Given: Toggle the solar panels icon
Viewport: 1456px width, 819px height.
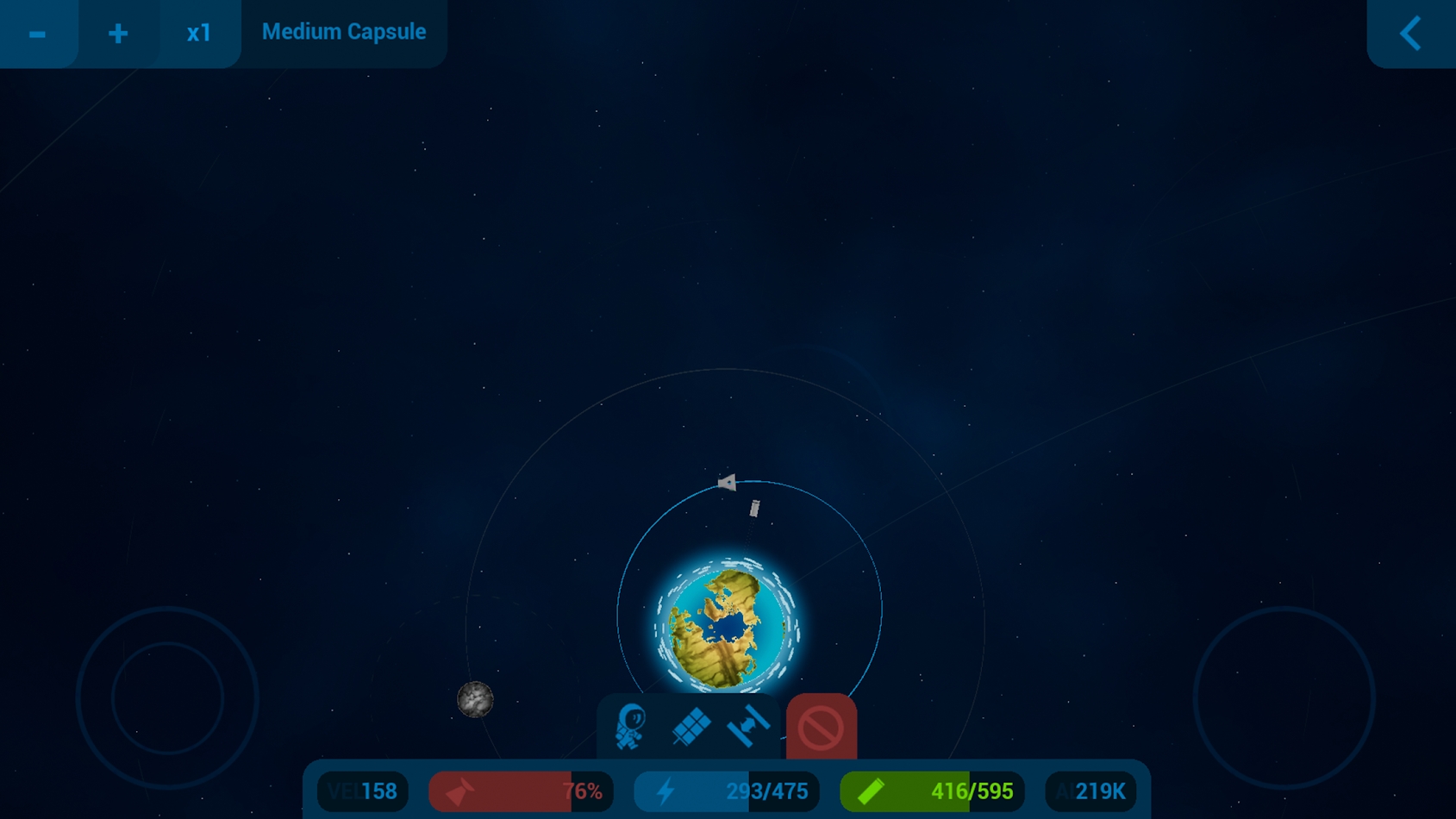Looking at the screenshot, I should tap(691, 727).
